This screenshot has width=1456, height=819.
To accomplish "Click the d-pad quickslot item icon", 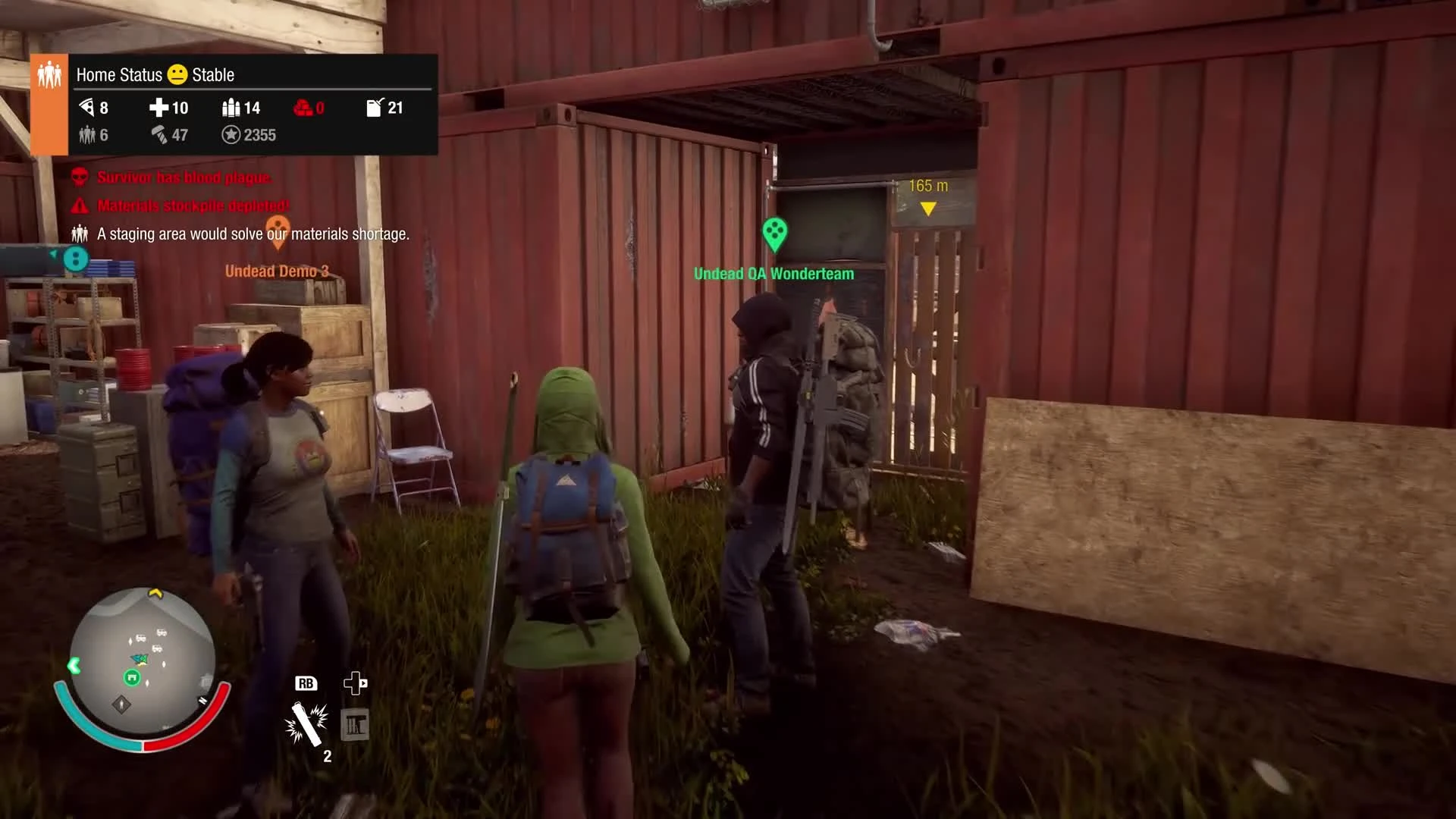I will click(354, 723).
